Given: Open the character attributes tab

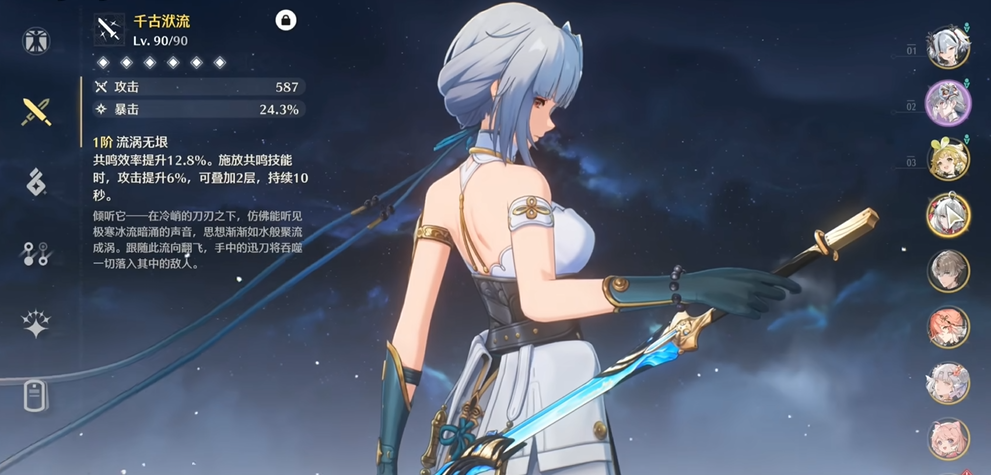Looking at the screenshot, I should tap(36, 41).
